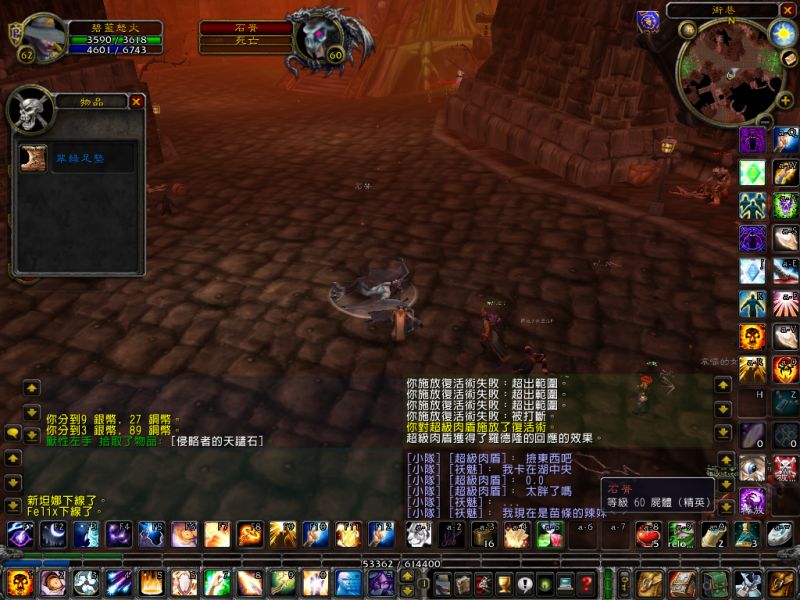Open the computer main menu button
800x600 pixels.
tap(566, 584)
